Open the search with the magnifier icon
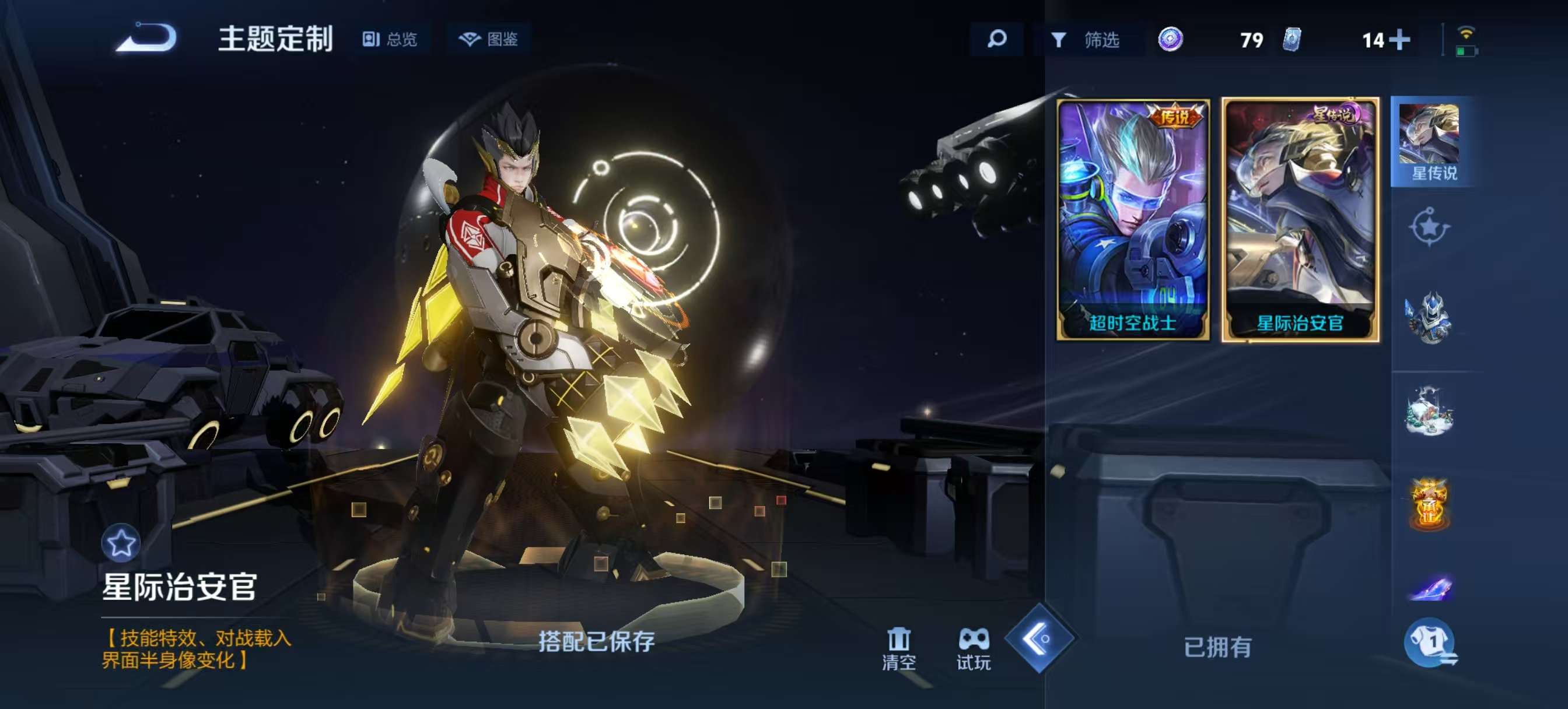1568x709 pixels. [x=996, y=40]
